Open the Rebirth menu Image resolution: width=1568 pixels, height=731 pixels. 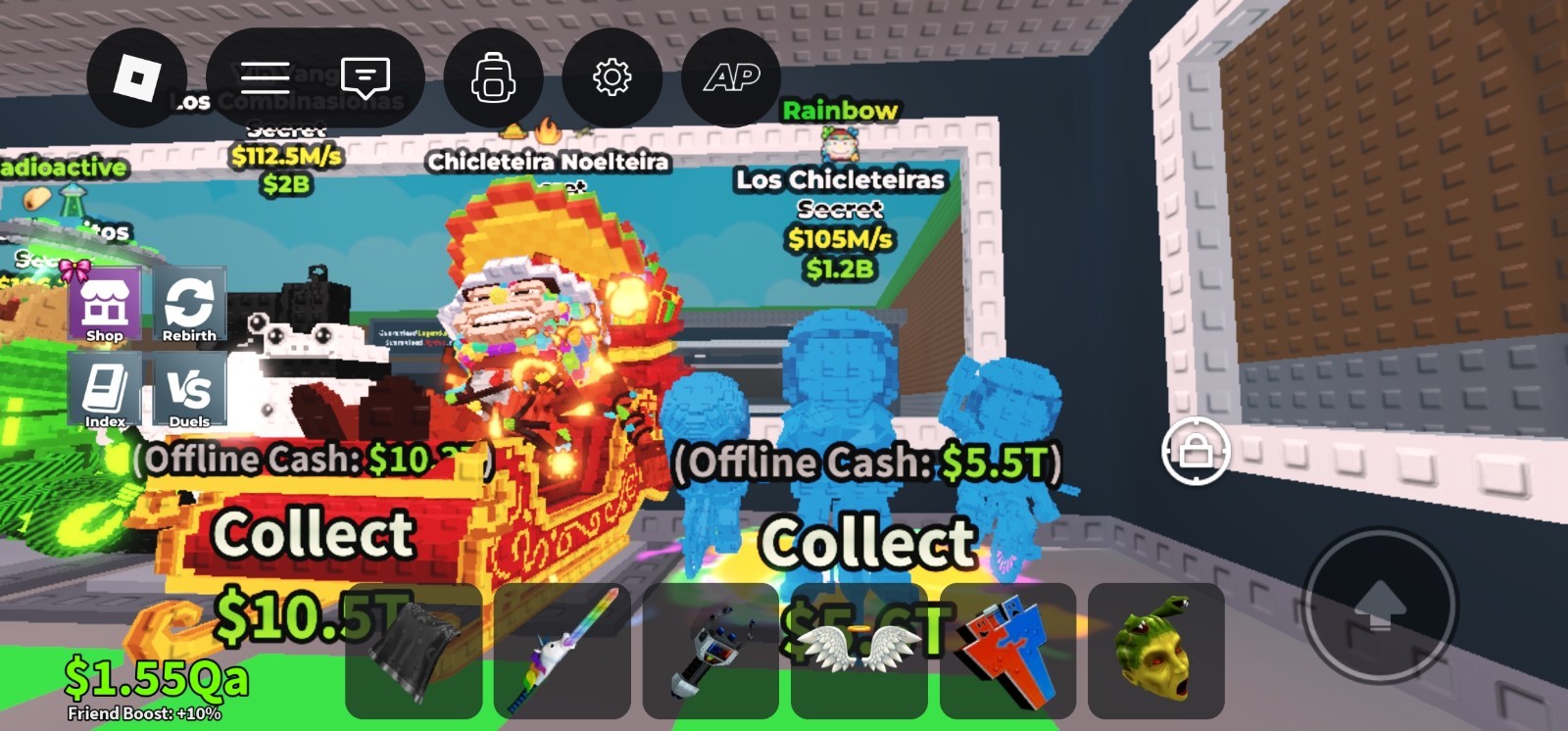pos(190,304)
